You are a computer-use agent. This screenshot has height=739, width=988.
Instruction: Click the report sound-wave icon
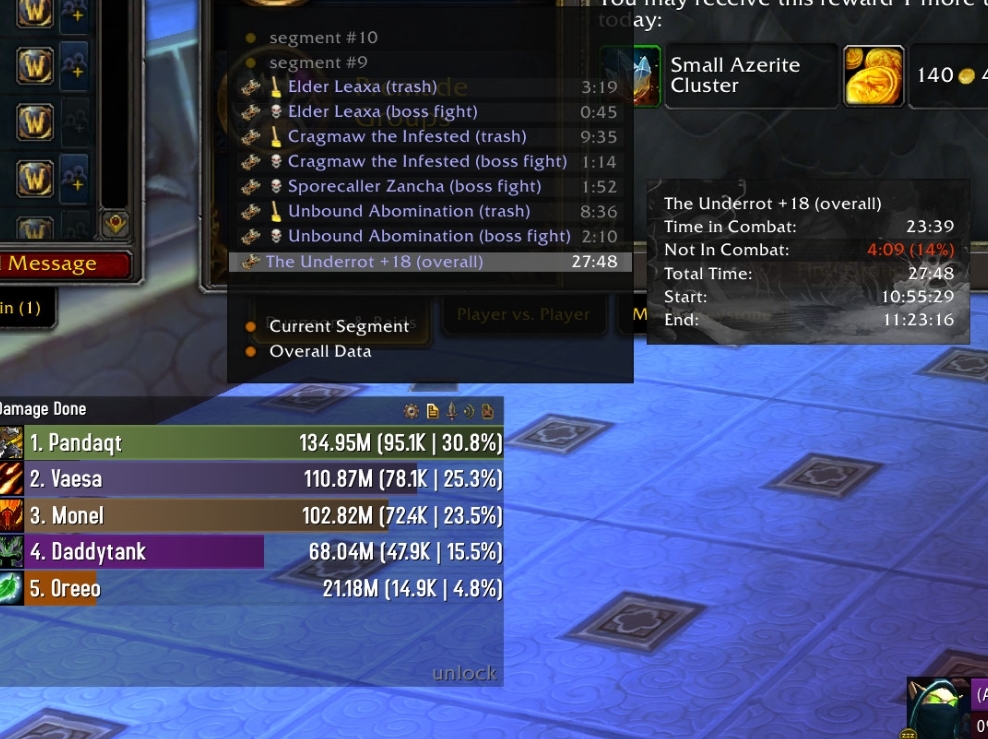(469, 410)
